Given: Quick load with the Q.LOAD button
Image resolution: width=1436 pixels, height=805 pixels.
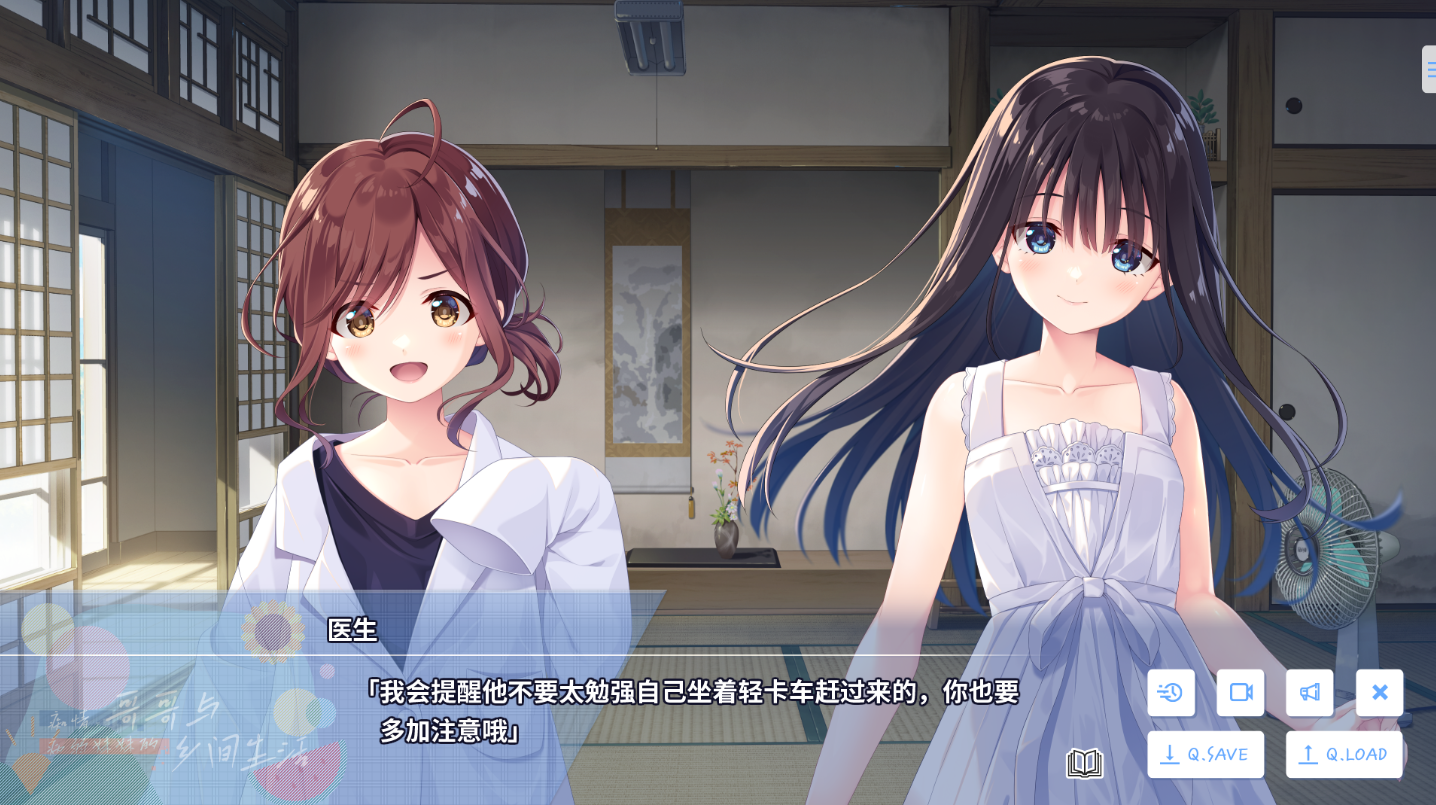Looking at the screenshot, I should (x=1344, y=754).
